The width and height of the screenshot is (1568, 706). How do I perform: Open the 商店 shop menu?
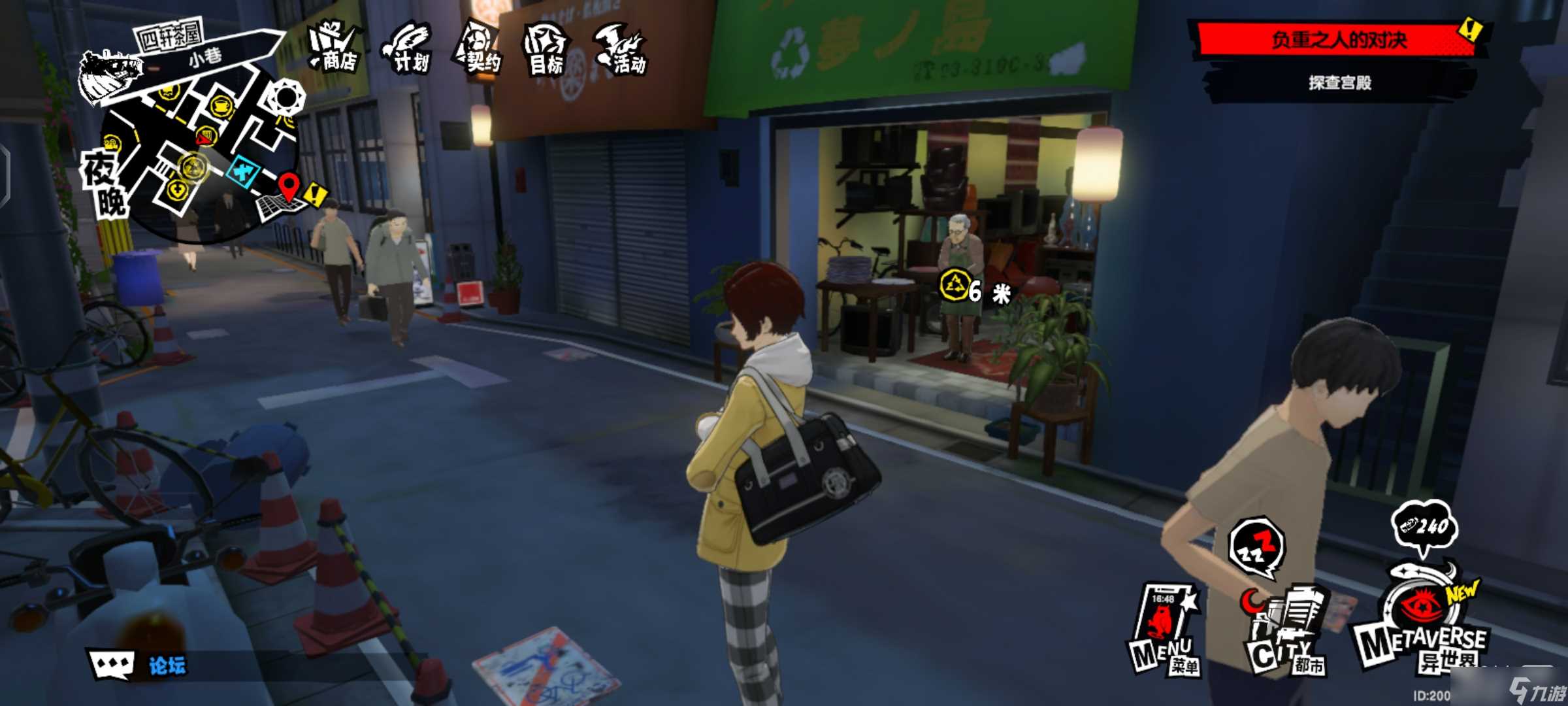[x=335, y=47]
